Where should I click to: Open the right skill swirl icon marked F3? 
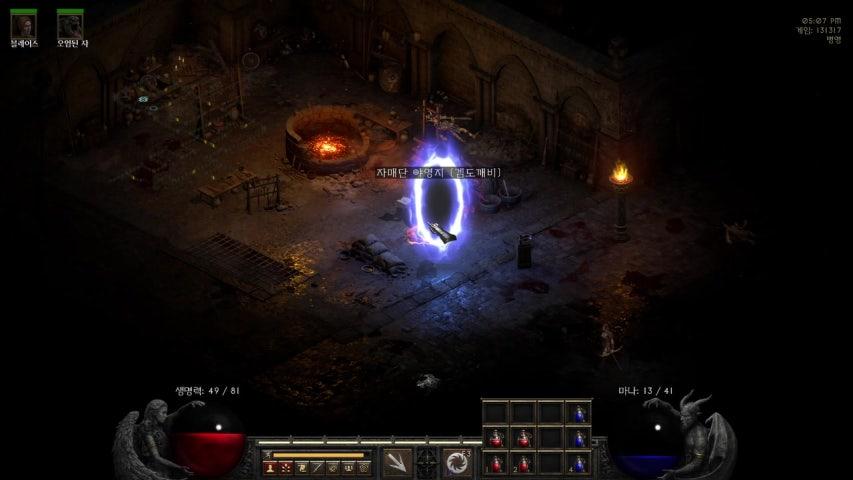click(x=458, y=461)
